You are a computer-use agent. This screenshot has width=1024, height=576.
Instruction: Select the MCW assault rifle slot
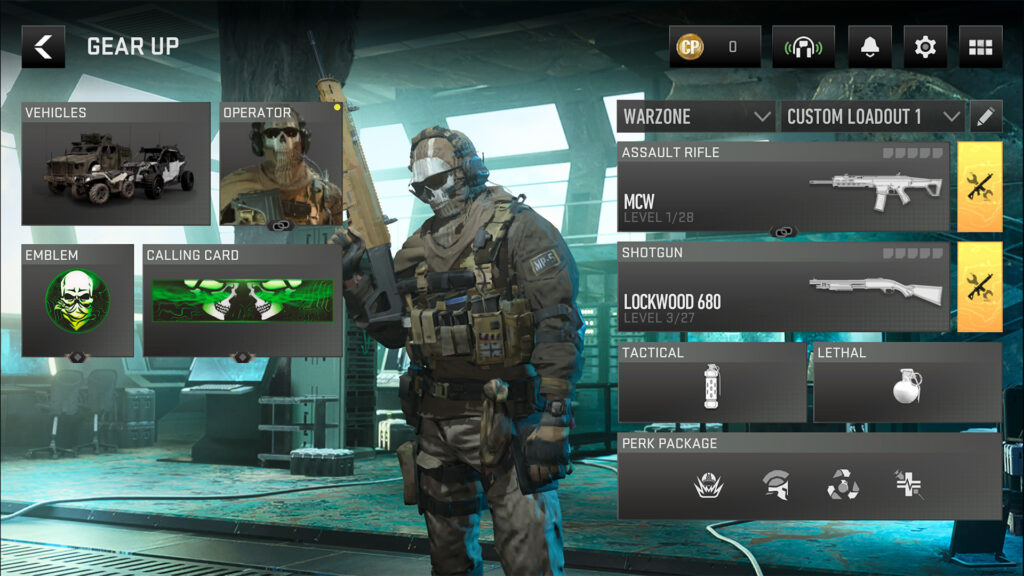tap(783, 187)
